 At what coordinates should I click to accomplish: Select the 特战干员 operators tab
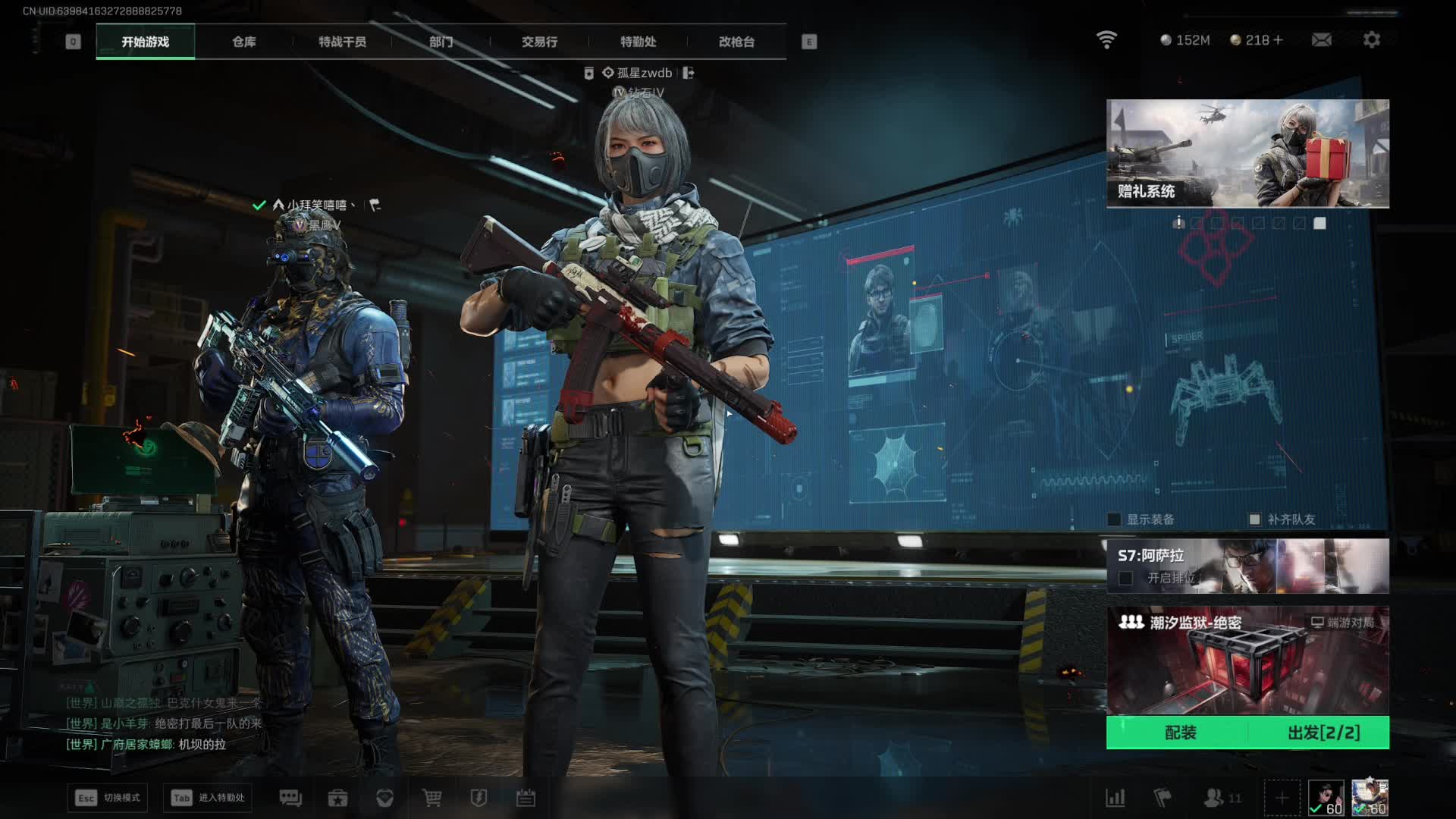[342, 42]
